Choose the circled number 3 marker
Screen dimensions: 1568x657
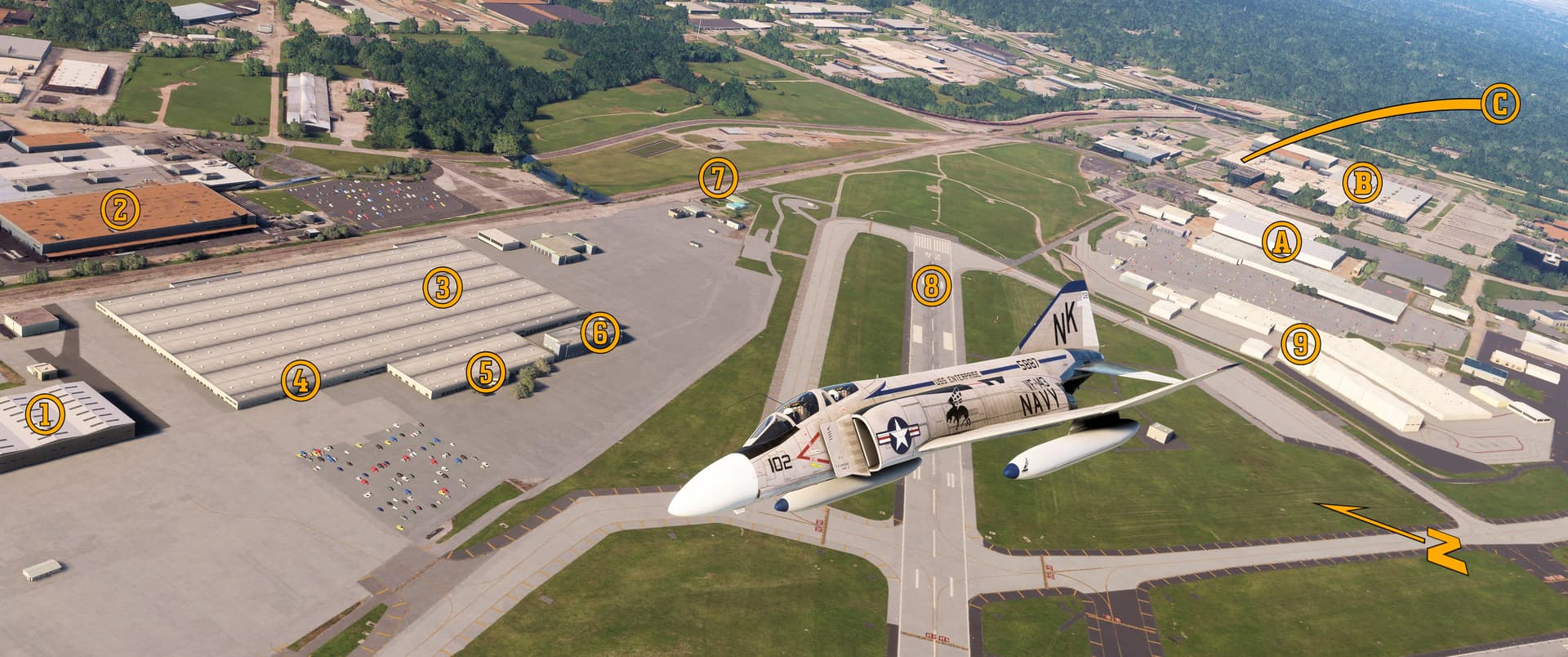pyautogui.click(x=442, y=287)
